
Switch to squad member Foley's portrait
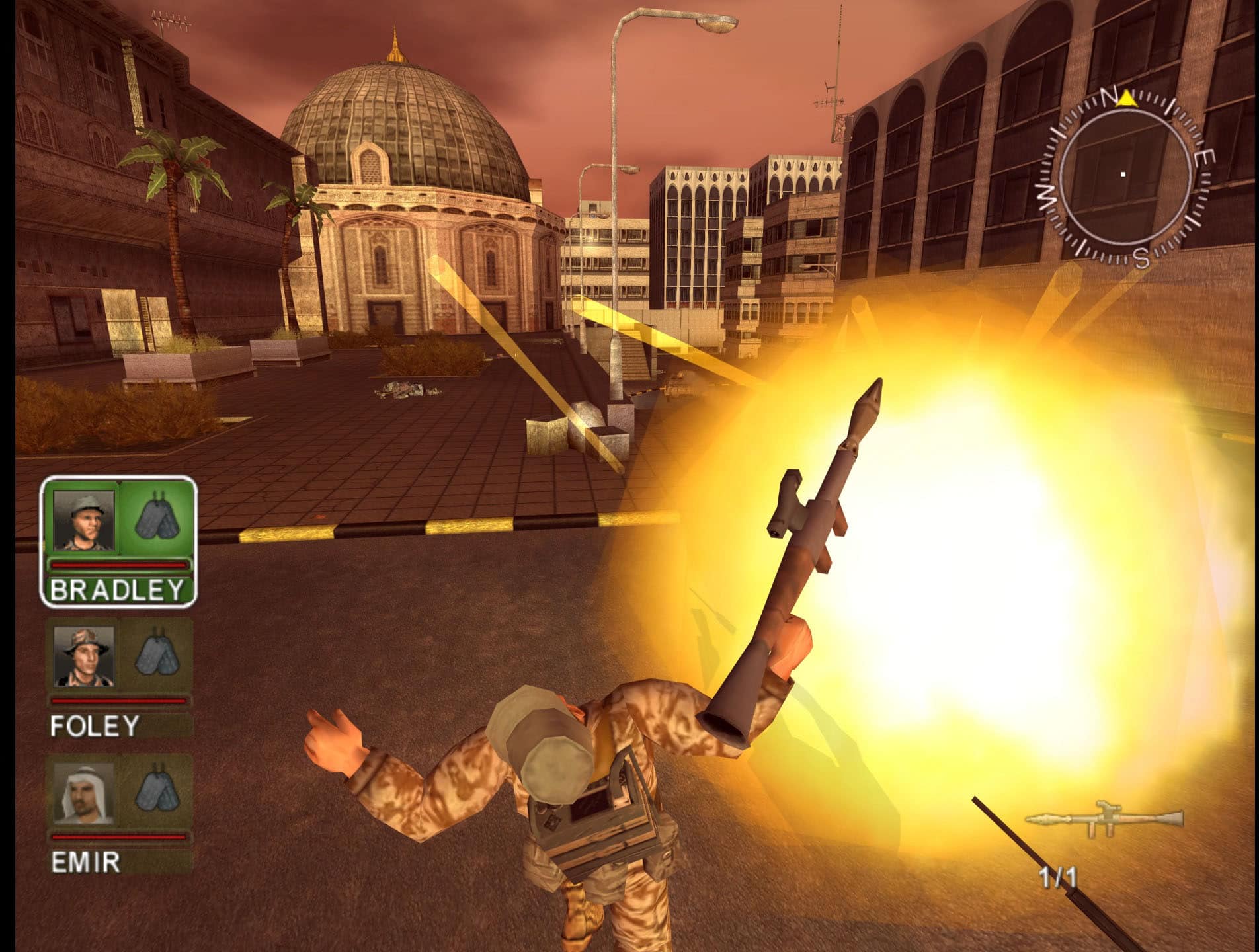point(84,656)
